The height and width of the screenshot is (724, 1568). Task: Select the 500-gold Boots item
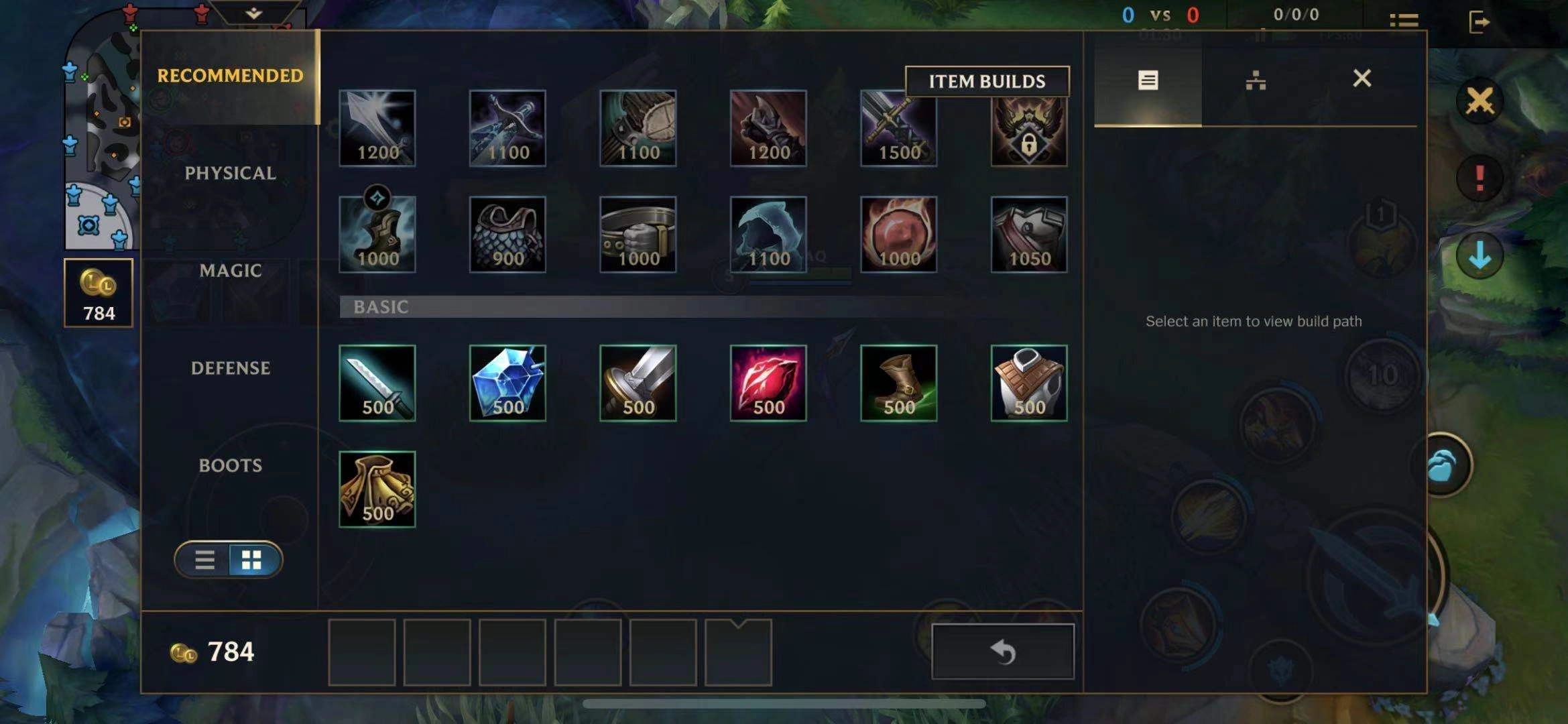point(898,382)
